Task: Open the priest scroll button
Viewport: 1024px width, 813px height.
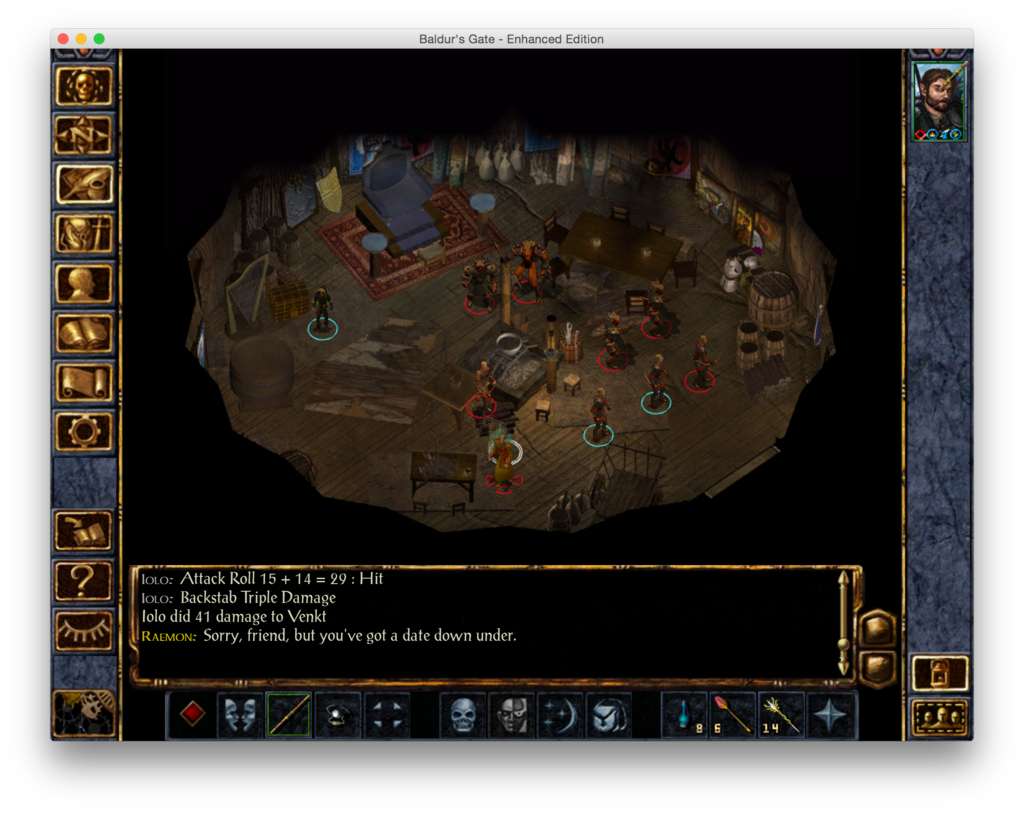Action: pyautogui.click(x=85, y=382)
